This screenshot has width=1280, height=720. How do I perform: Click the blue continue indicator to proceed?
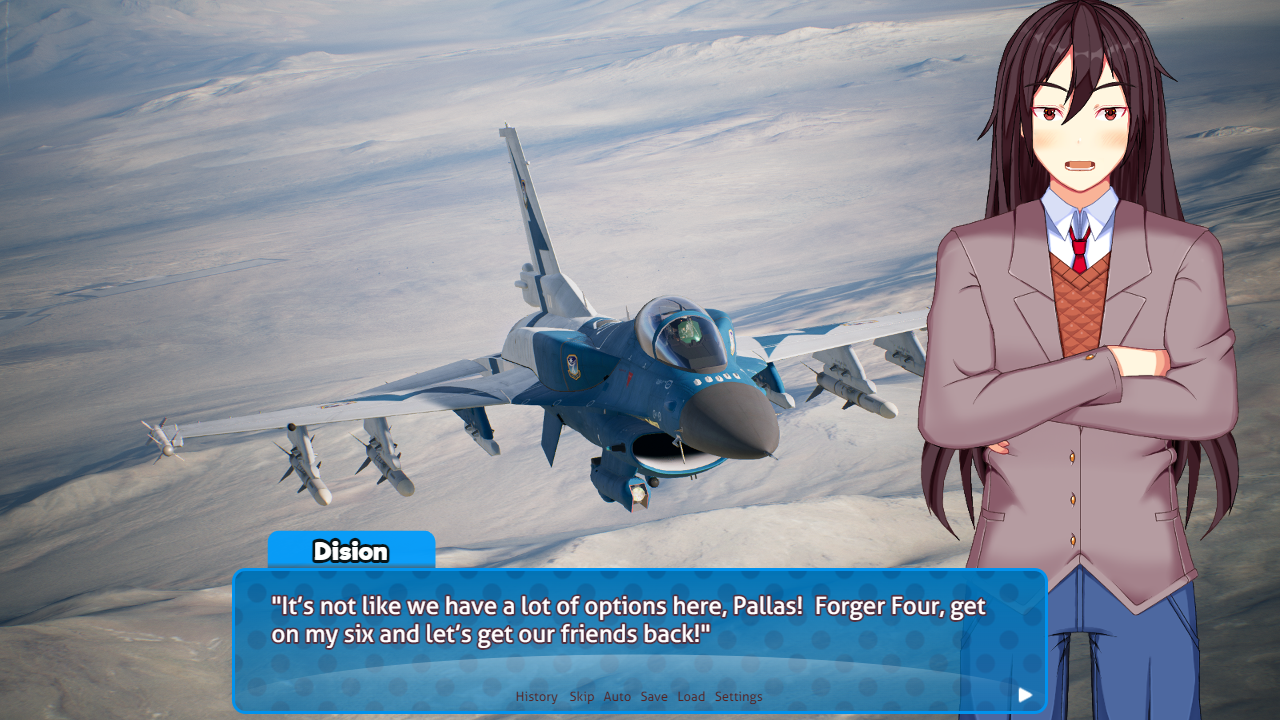tap(1024, 694)
